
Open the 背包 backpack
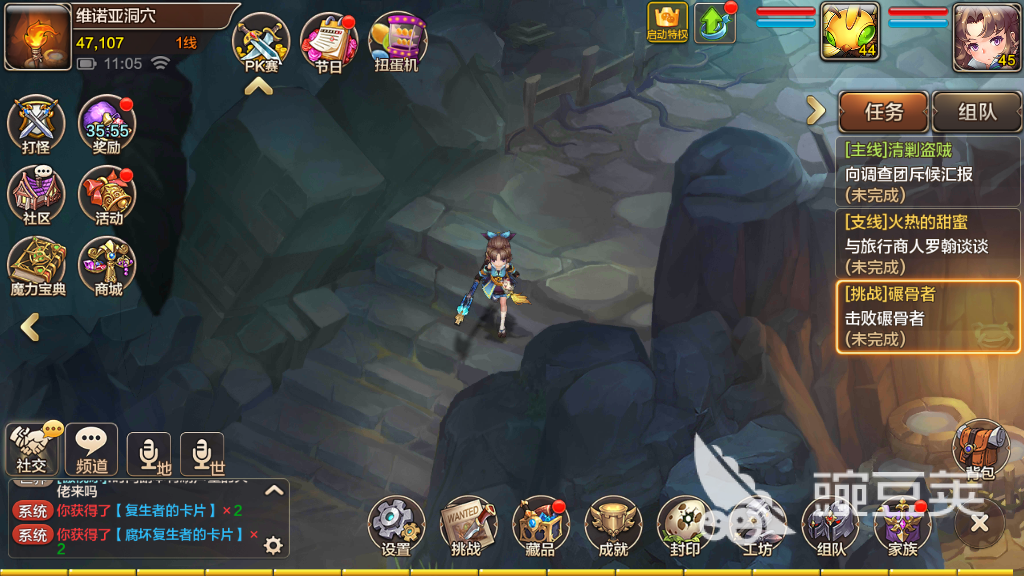click(x=979, y=449)
